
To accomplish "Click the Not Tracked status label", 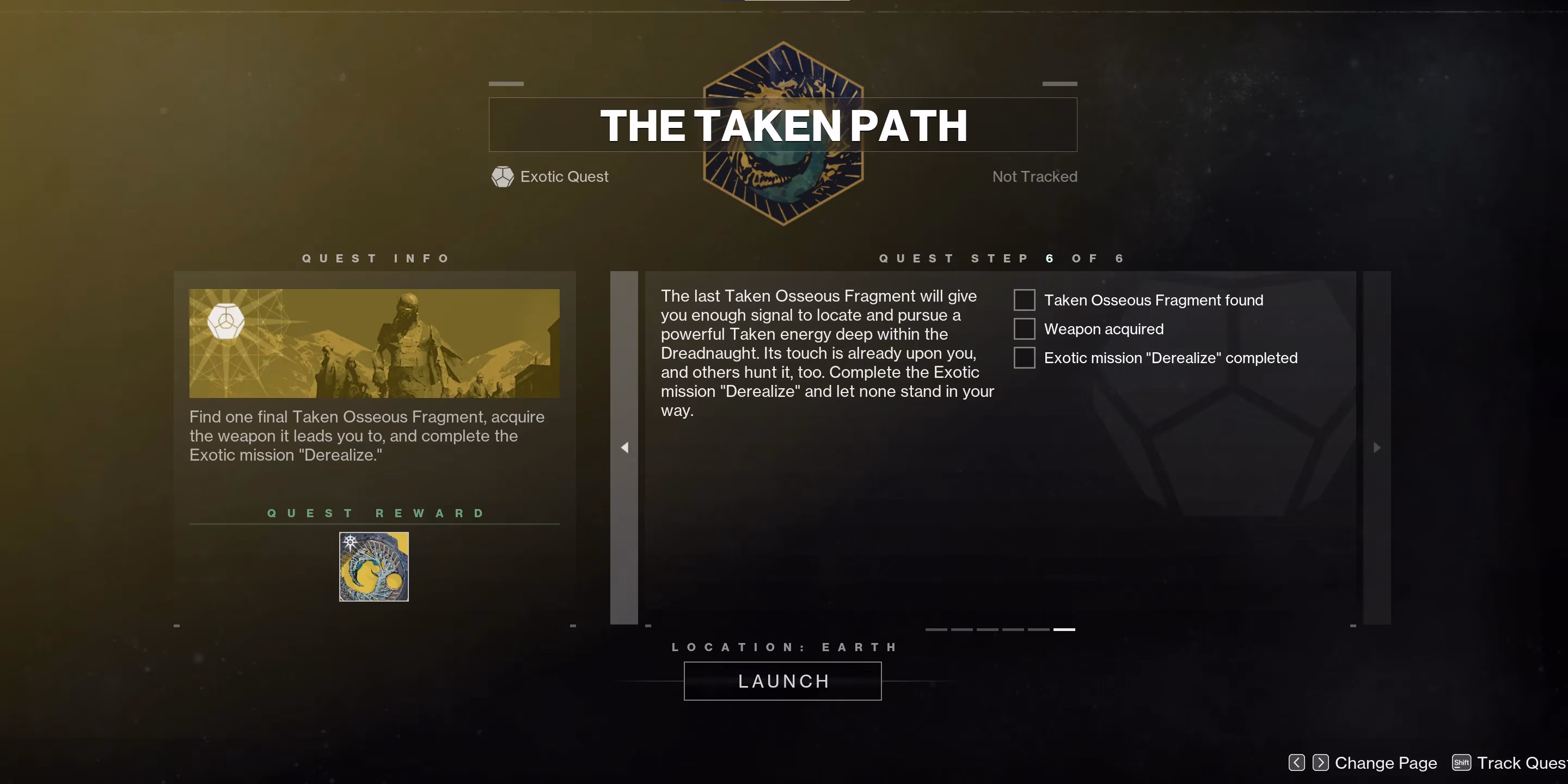I will pyautogui.click(x=1035, y=176).
